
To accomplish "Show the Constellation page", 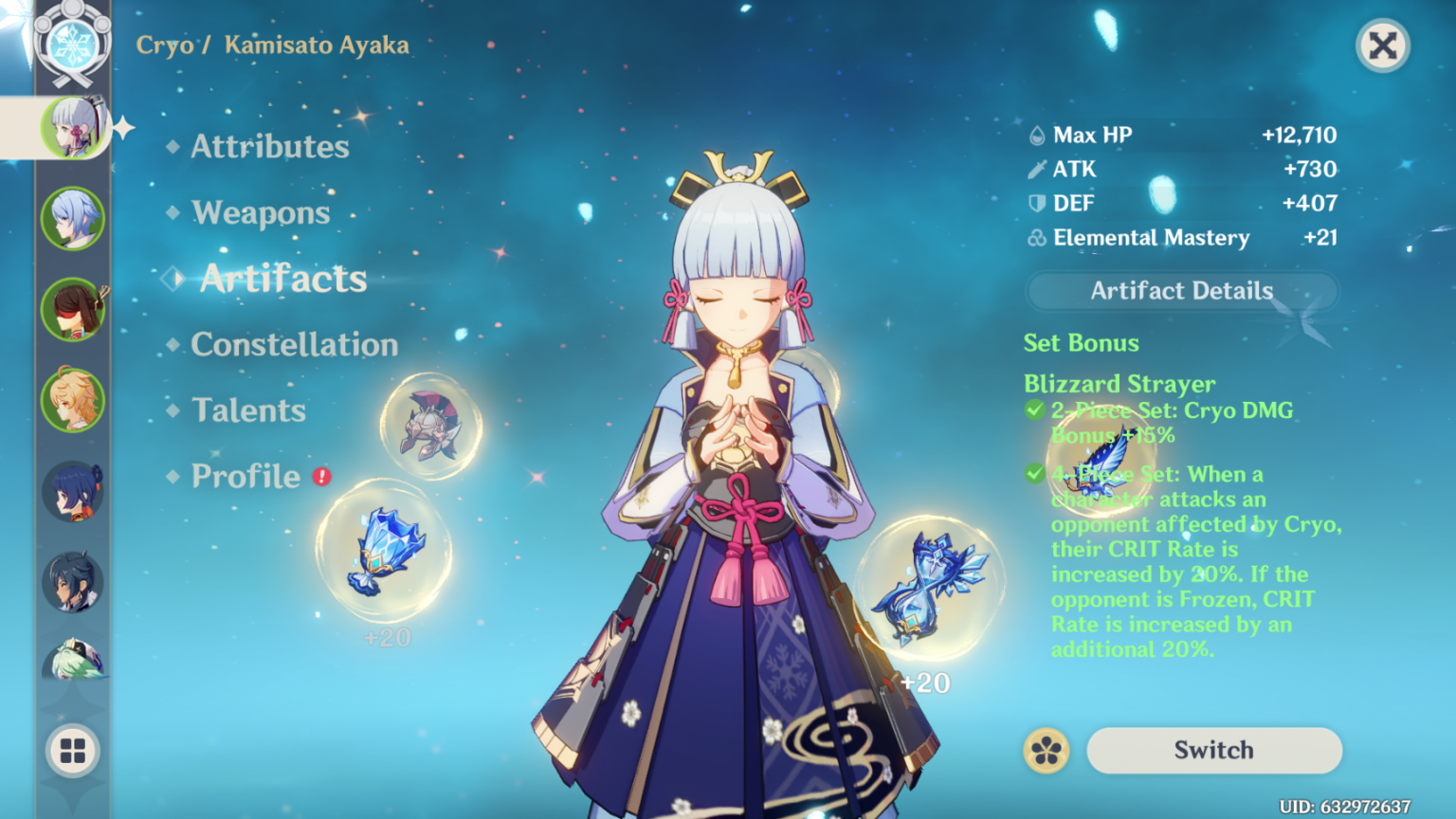I will [x=294, y=345].
